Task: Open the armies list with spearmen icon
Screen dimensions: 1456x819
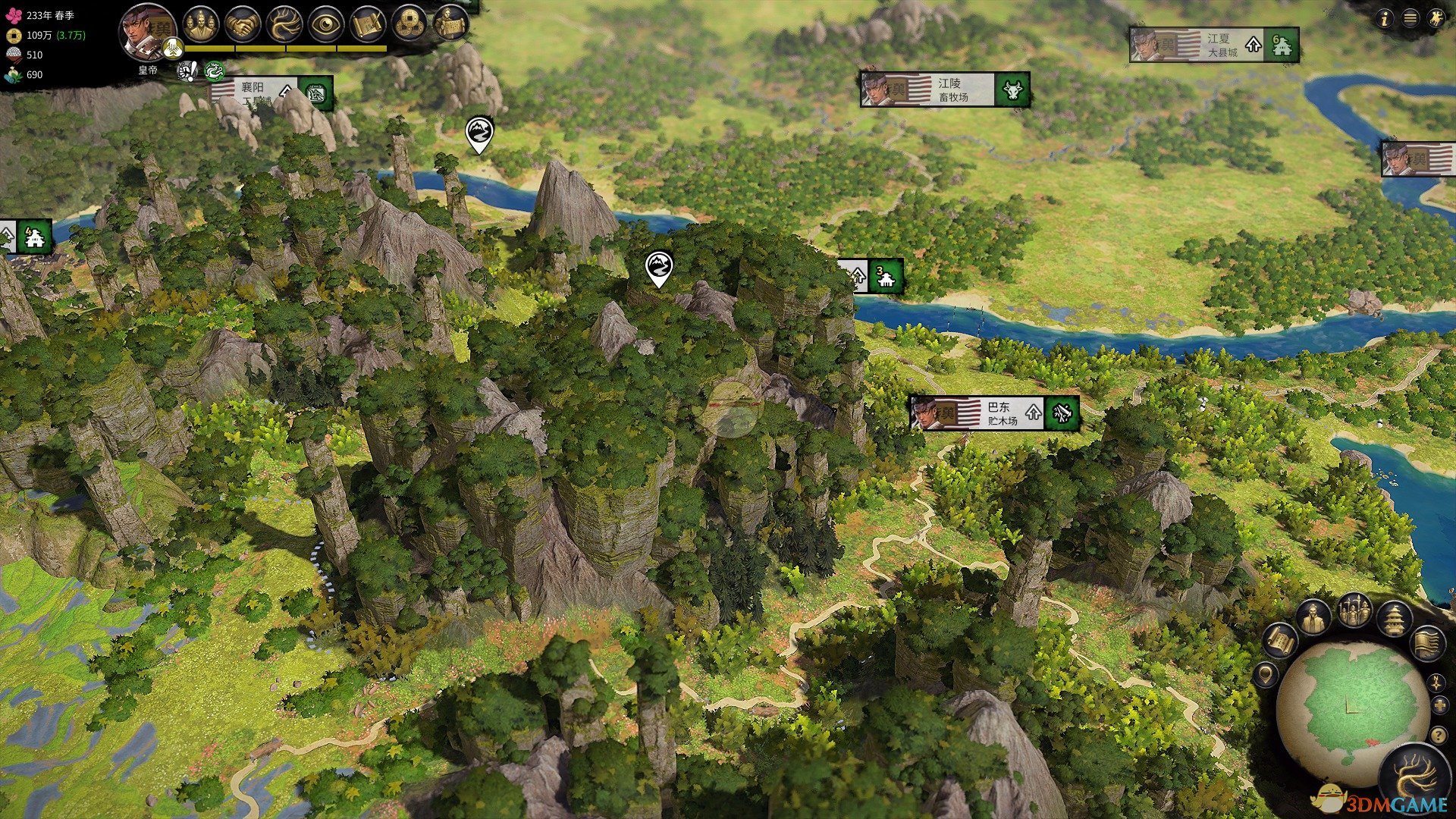Action: click(1354, 611)
